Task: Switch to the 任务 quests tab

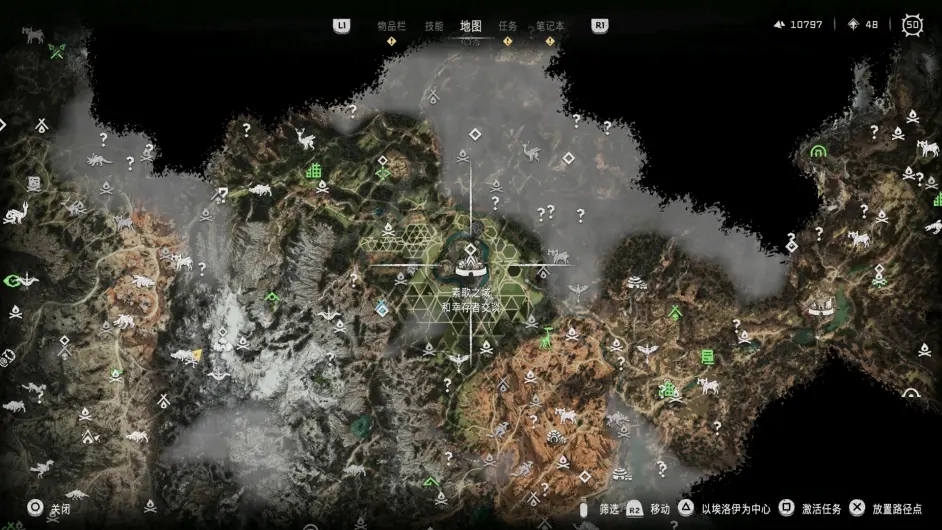Action: click(508, 26)
